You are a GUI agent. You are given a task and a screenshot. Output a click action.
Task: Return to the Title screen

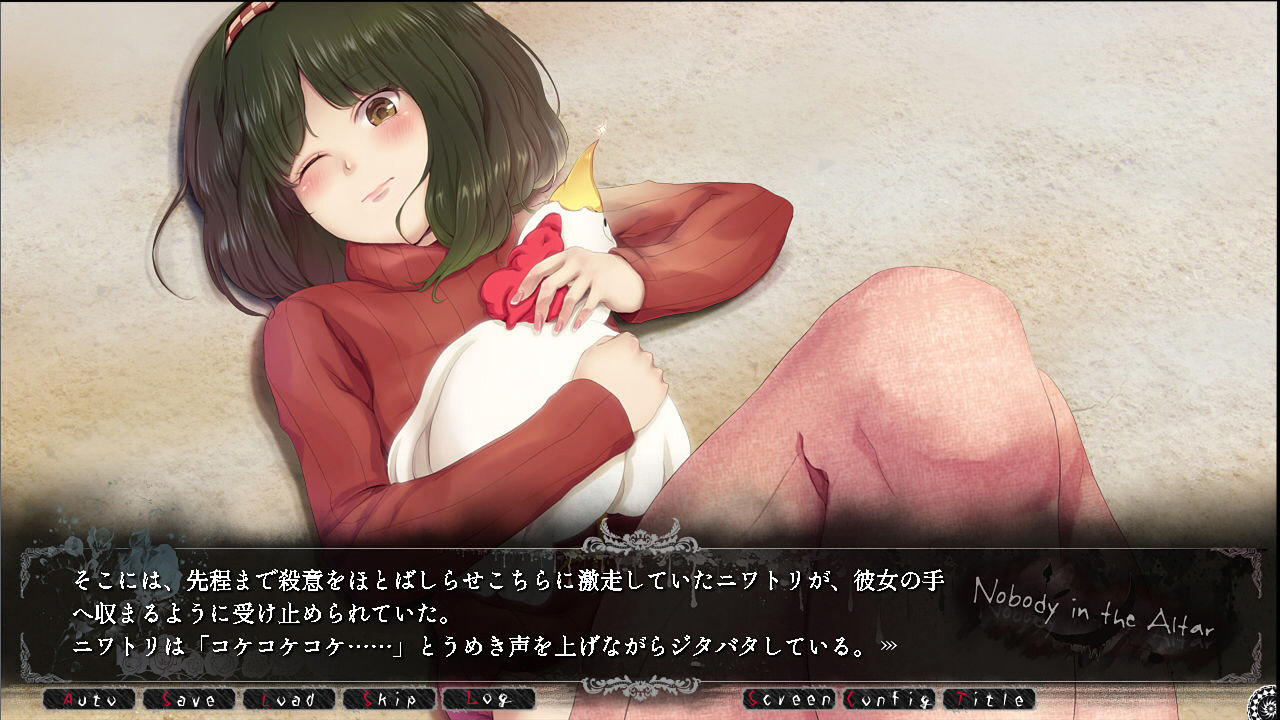[988, 699]
